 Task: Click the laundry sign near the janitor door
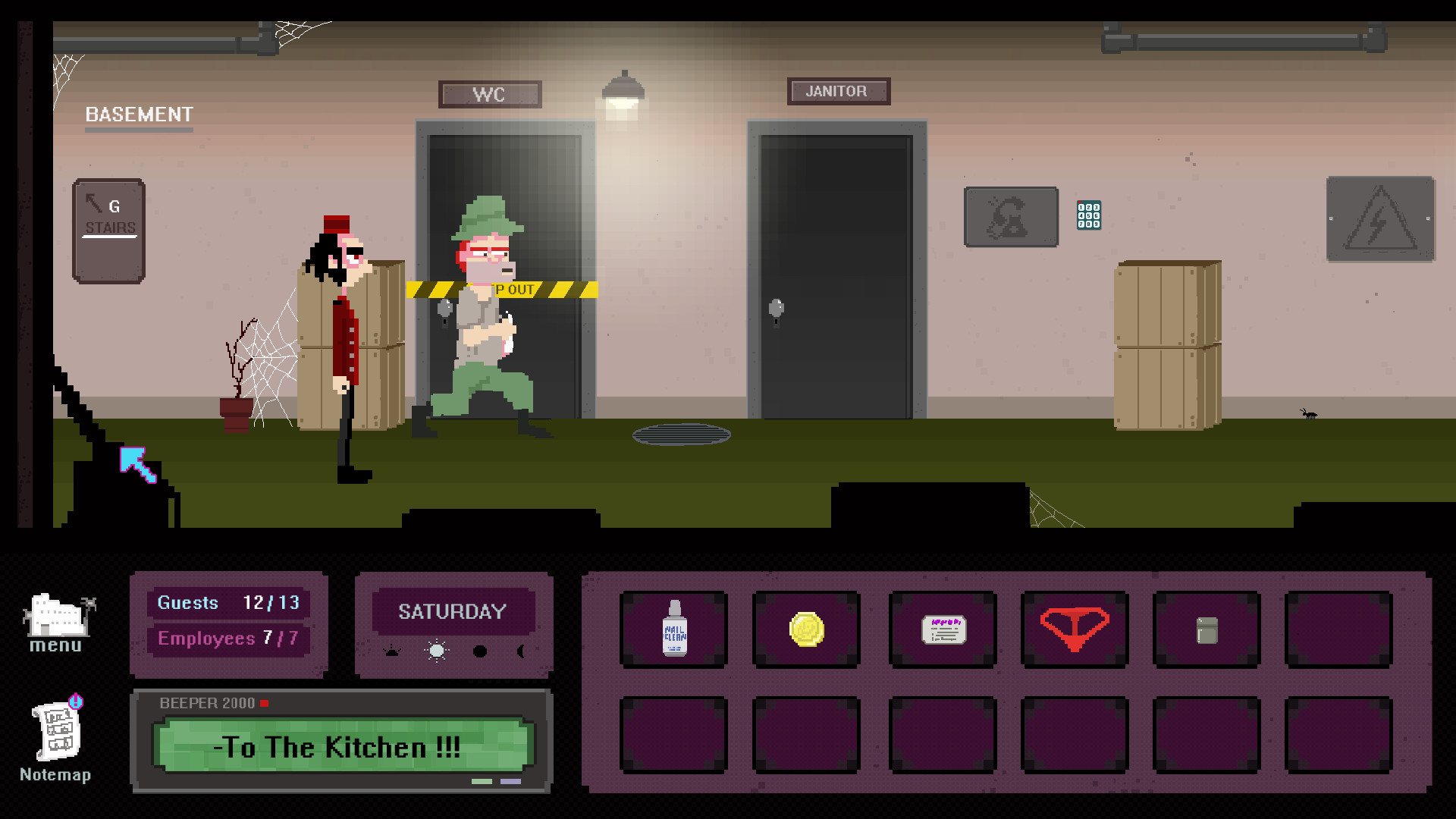coord(1010,218)
